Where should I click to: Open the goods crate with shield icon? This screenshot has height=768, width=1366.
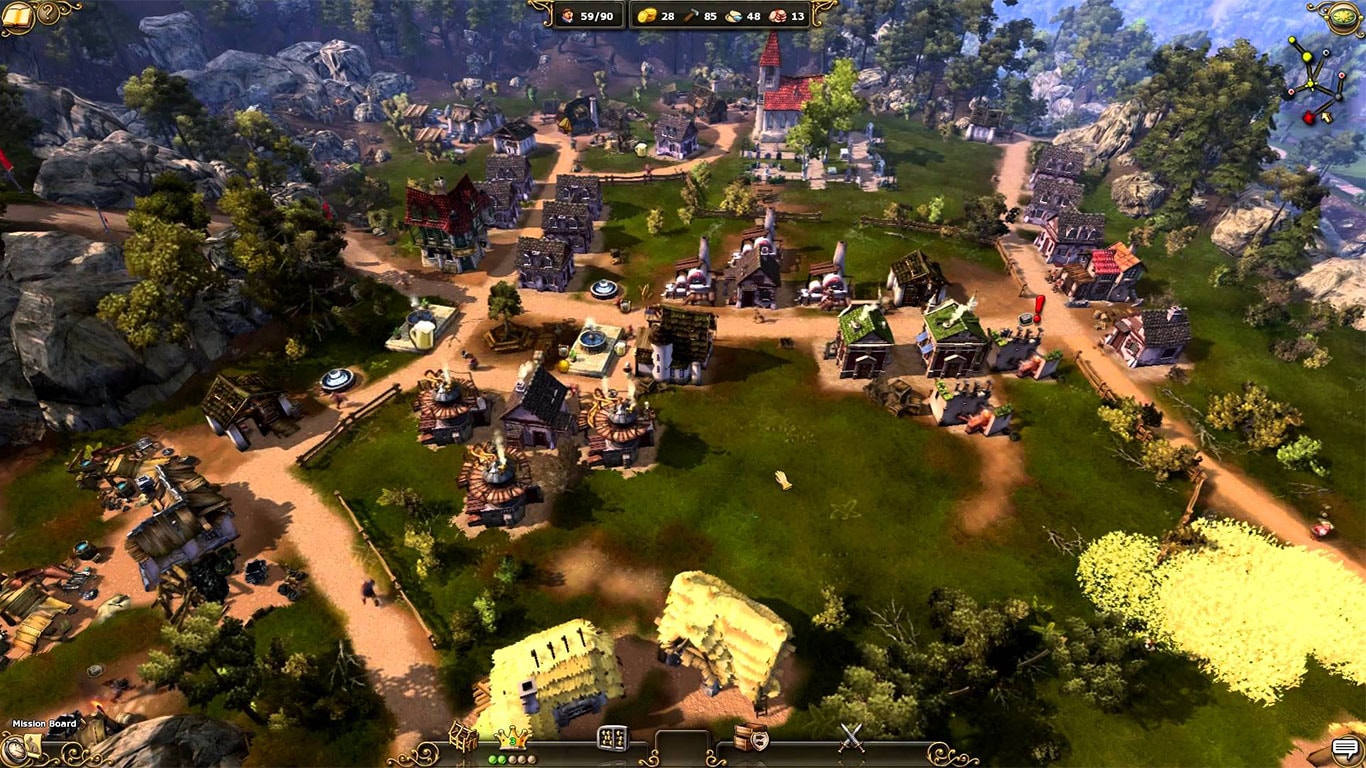point(750,738)
